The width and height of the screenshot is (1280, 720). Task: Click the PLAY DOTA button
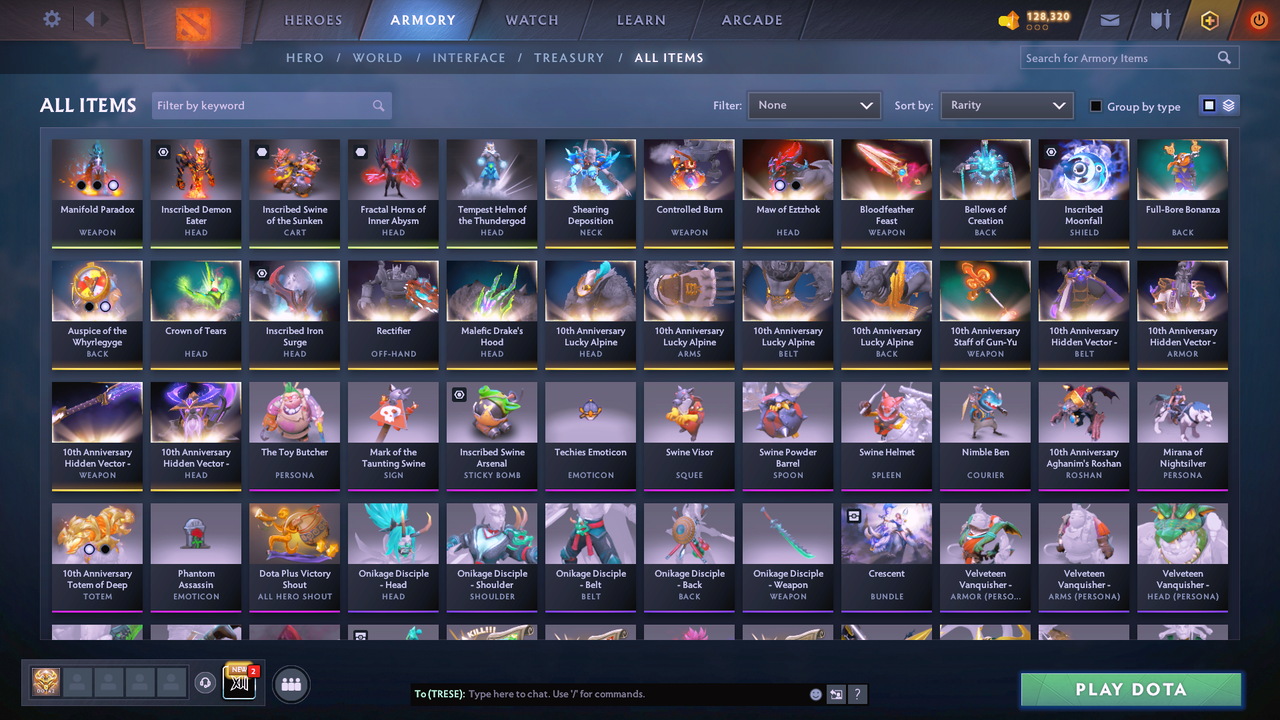[x=1130, y=689]
